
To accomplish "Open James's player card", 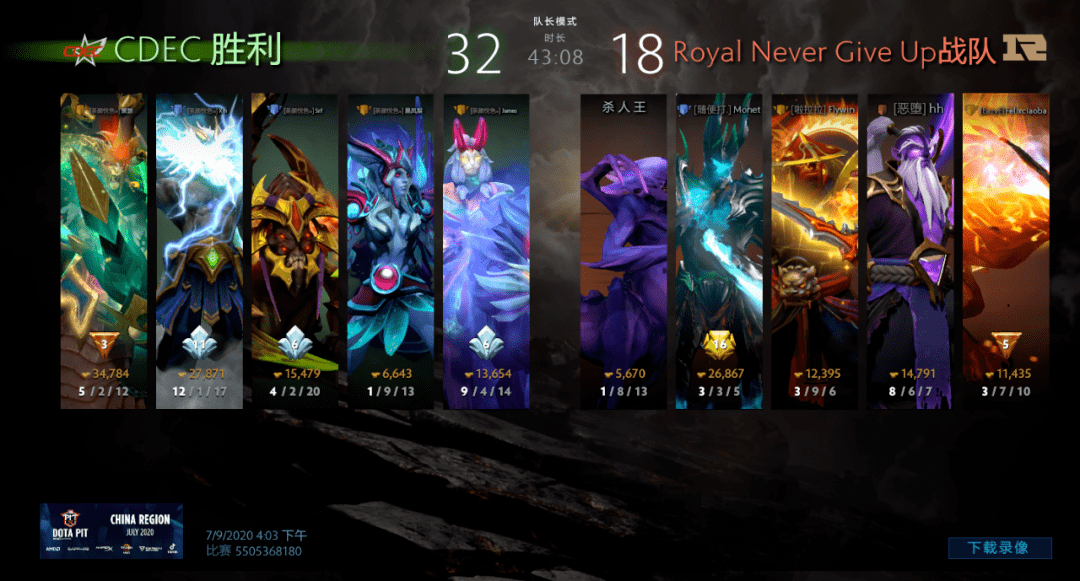I will (x=486, y=250).
